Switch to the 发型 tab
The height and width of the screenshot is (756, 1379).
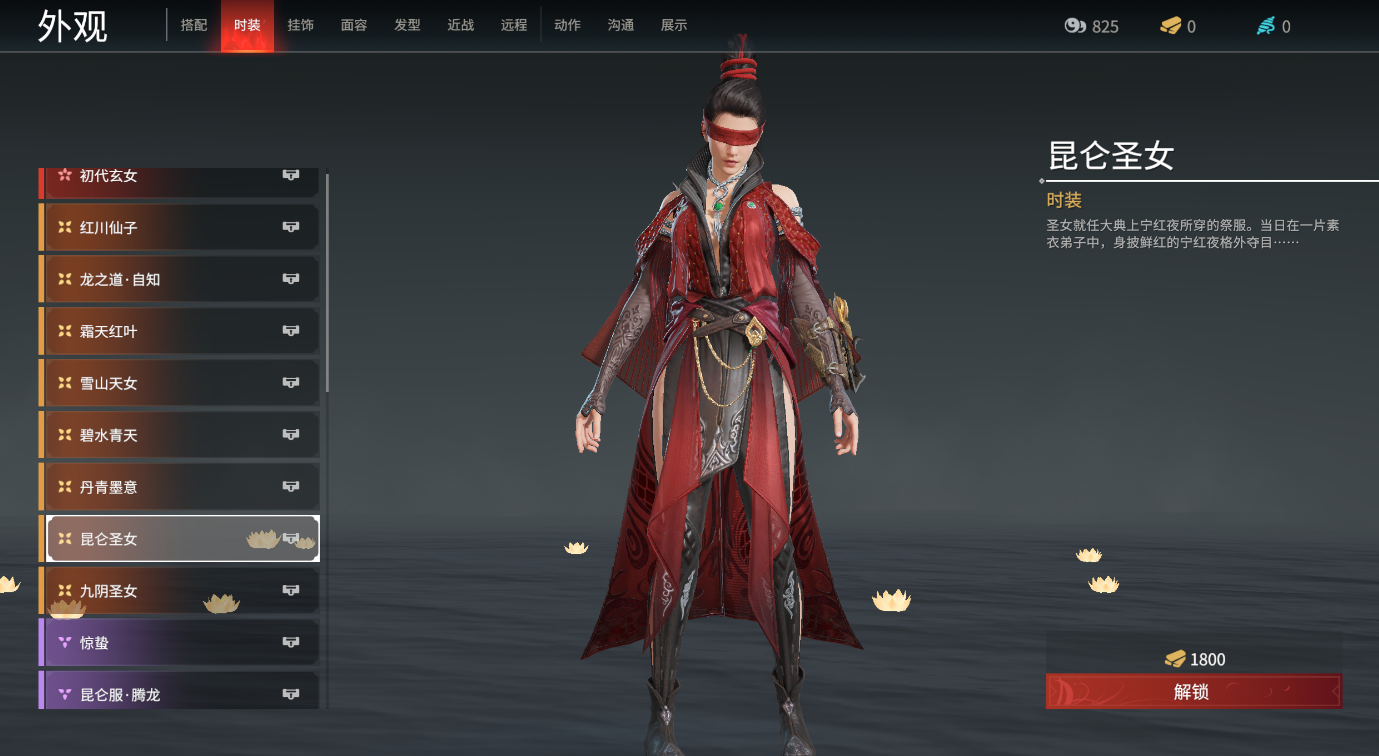tap(407, 25)
